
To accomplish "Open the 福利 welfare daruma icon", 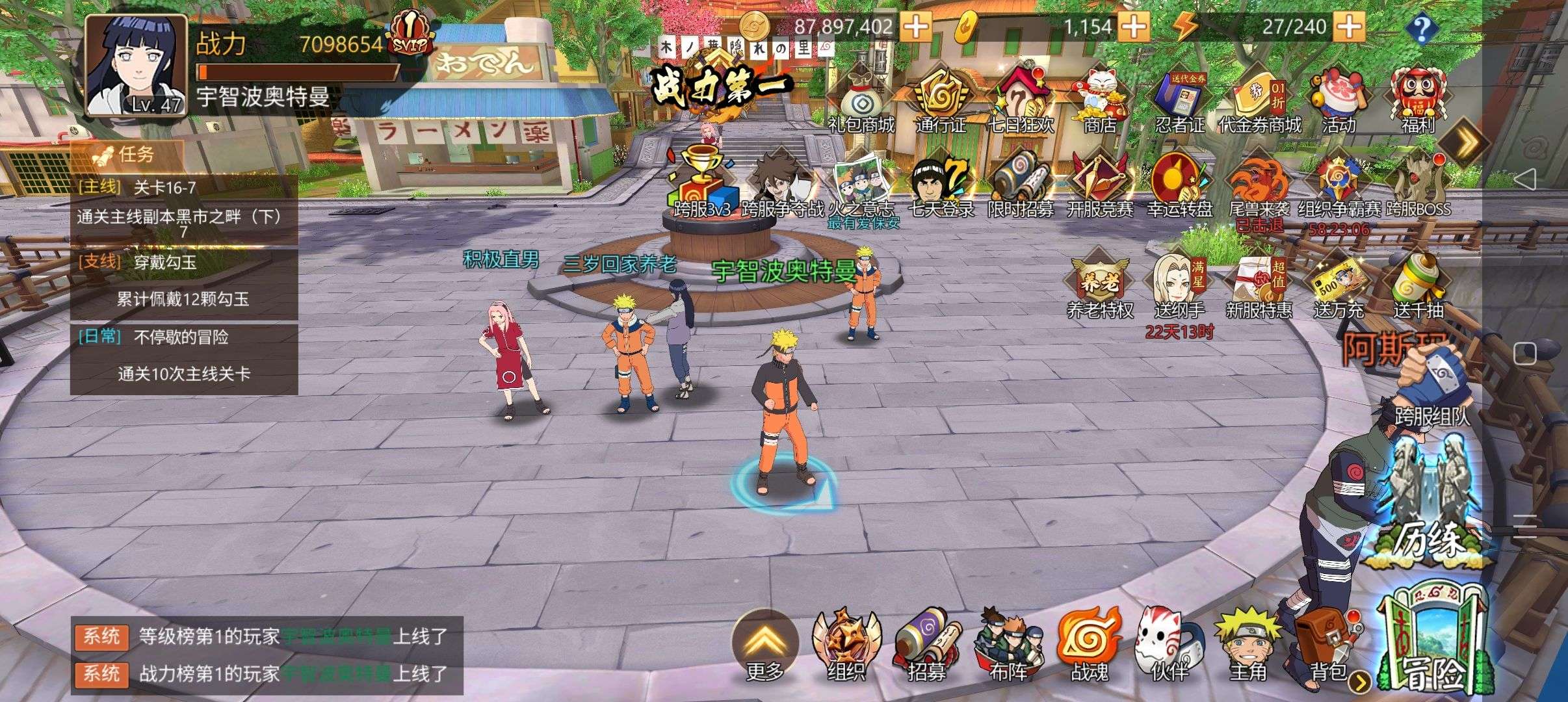I will pos(1417,101).
